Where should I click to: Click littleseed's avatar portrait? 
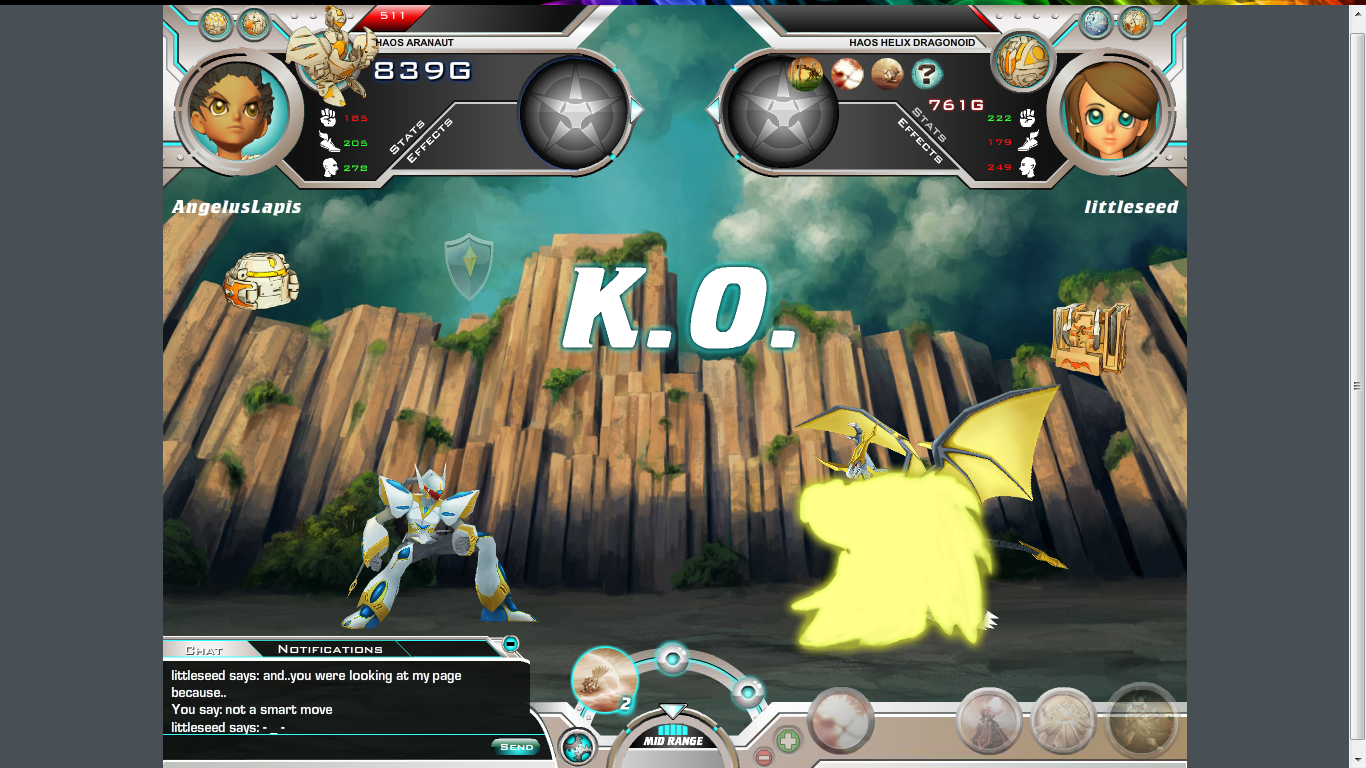point(1108,112)
